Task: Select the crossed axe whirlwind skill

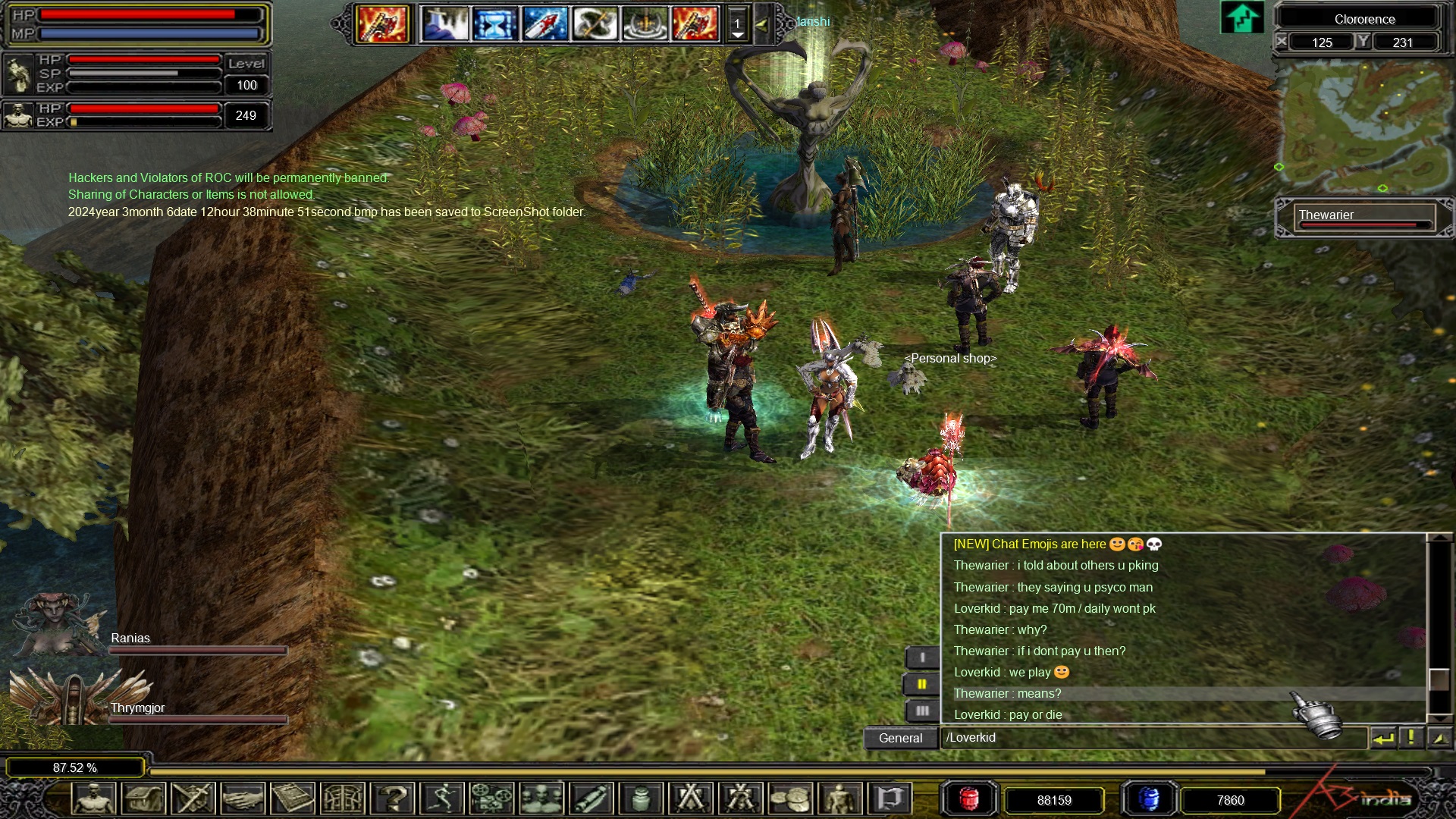Action: pos(595,24)
